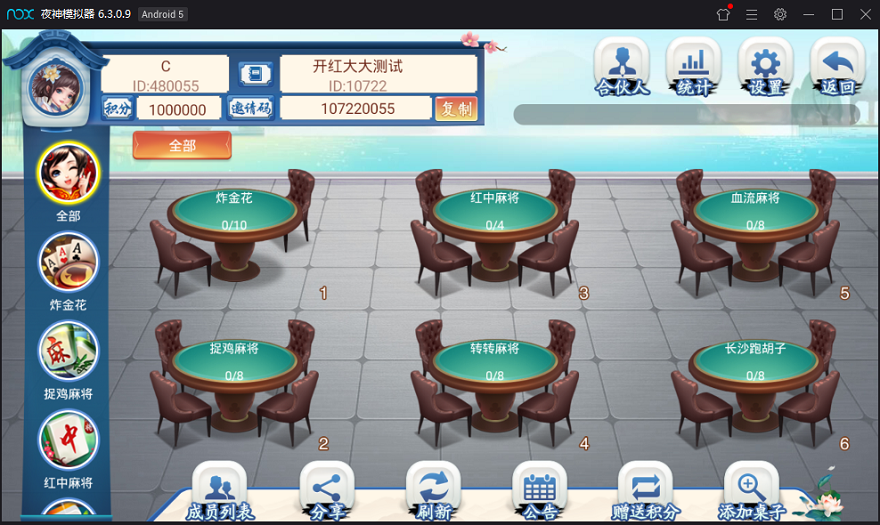Copy the invite code with 复制
Viewport: 880px width, 525px height.
point(456,109)
